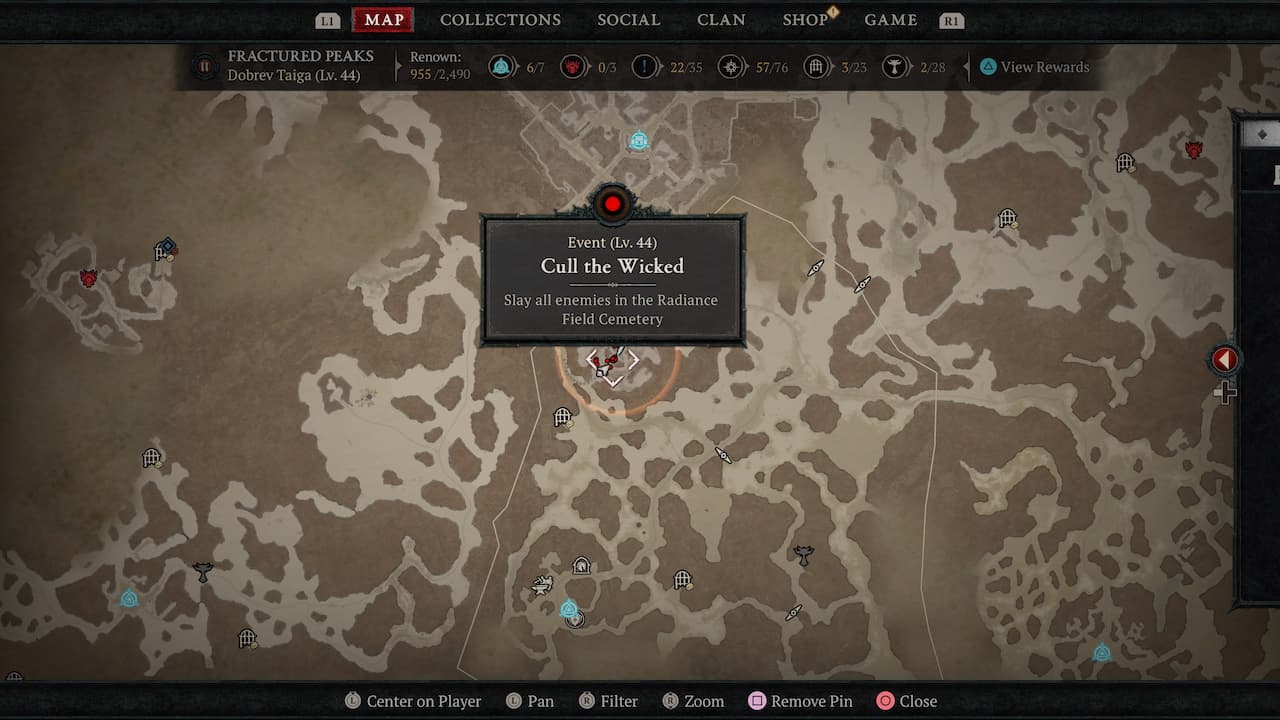Choose the Close option in bottom bar
This screenshot has width=1280, height=720.
(906, 701)
